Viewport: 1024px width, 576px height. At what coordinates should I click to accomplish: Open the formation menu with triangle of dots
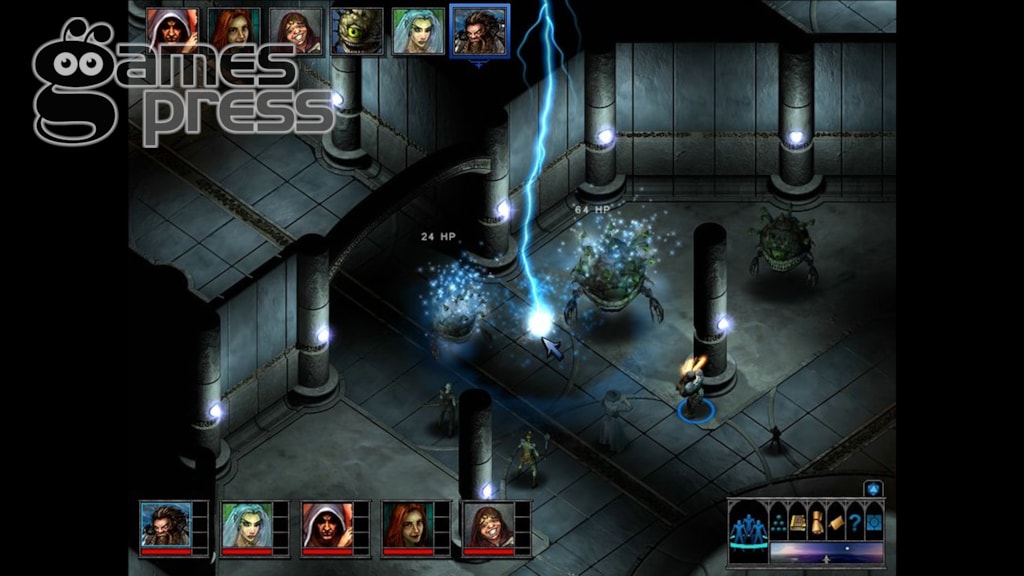point(778,521)
